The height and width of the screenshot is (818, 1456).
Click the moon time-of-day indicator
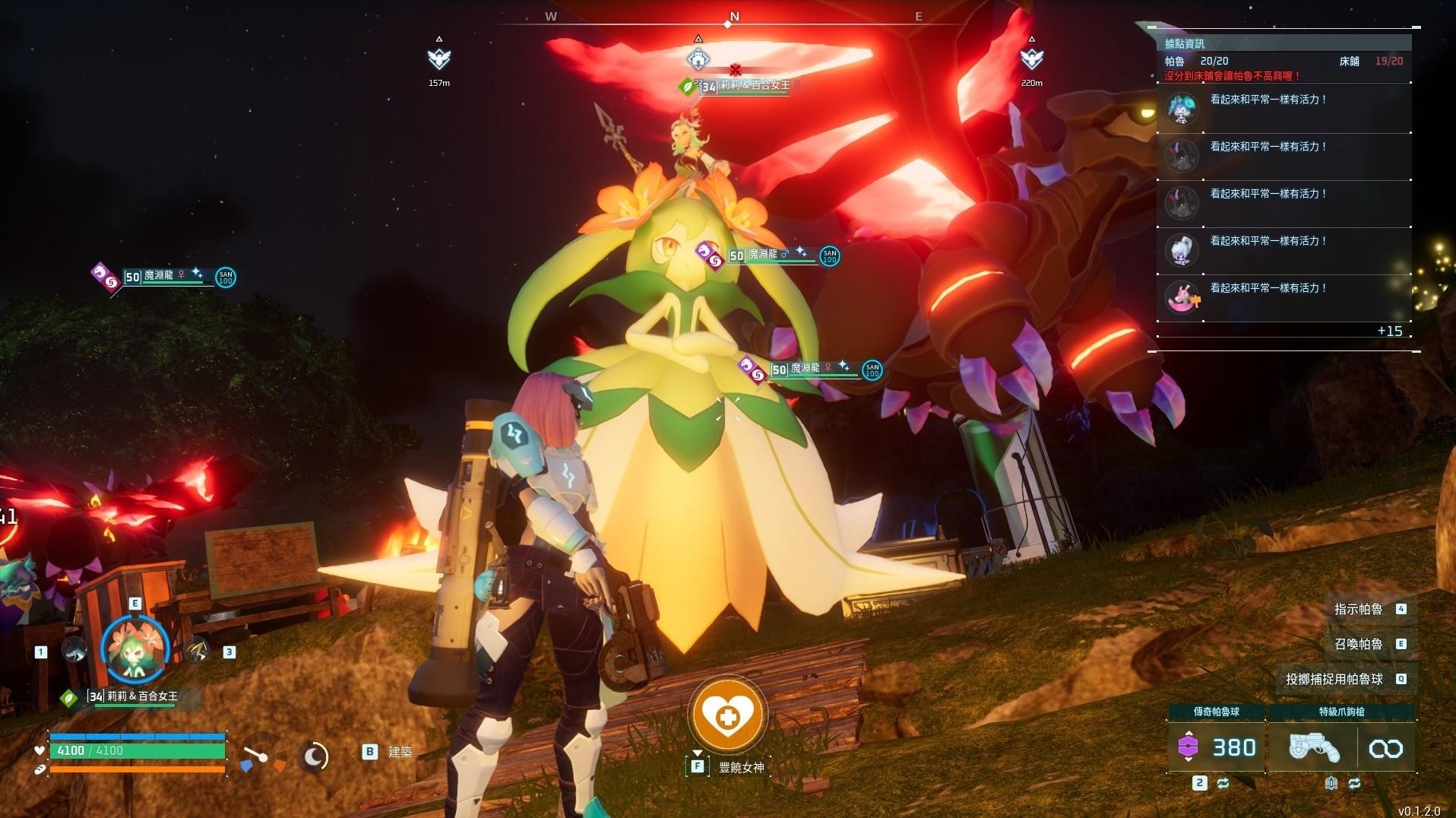[314, 756]
